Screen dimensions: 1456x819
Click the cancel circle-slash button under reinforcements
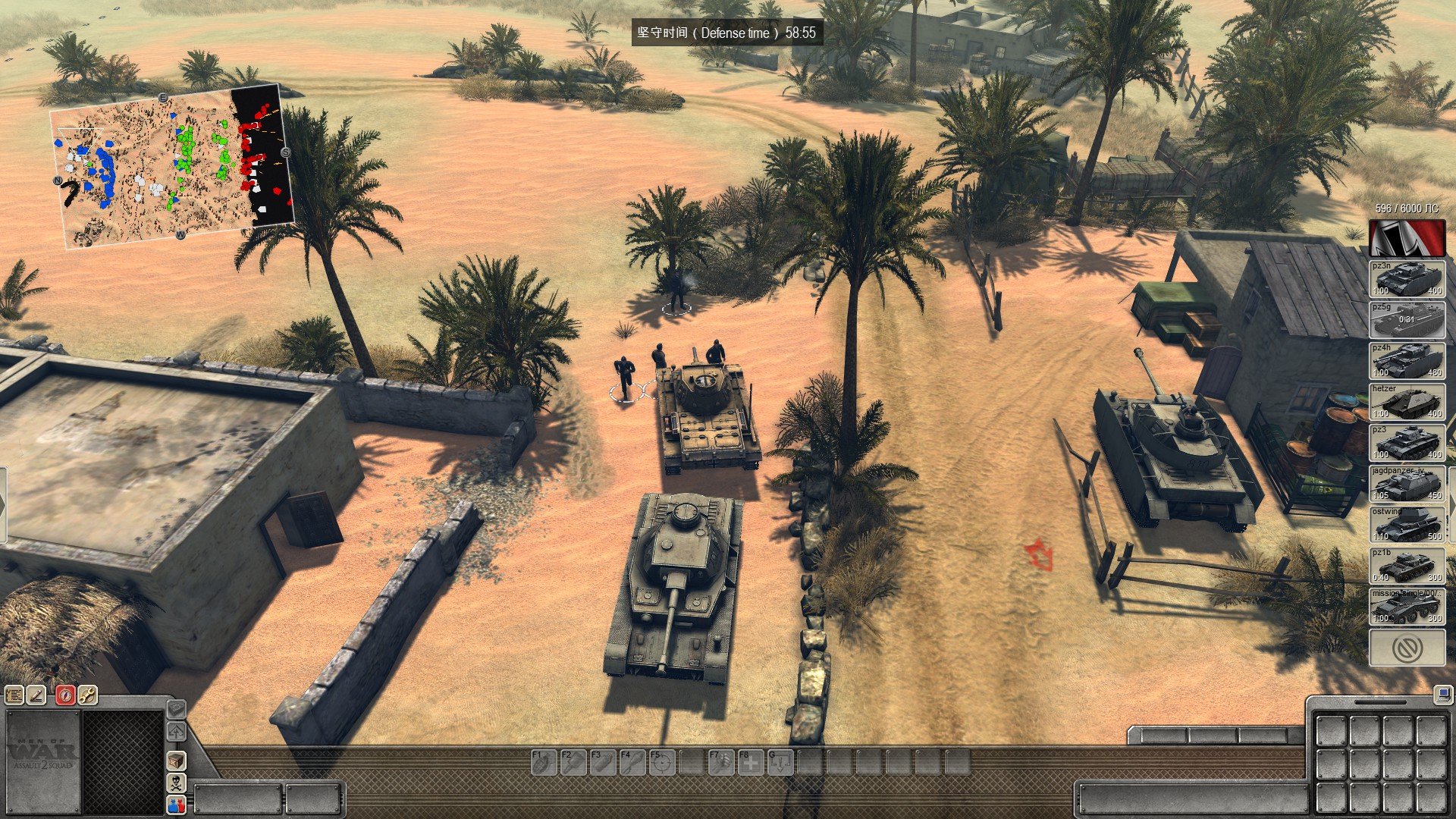pyautogui.click(x=1407, y=648)
